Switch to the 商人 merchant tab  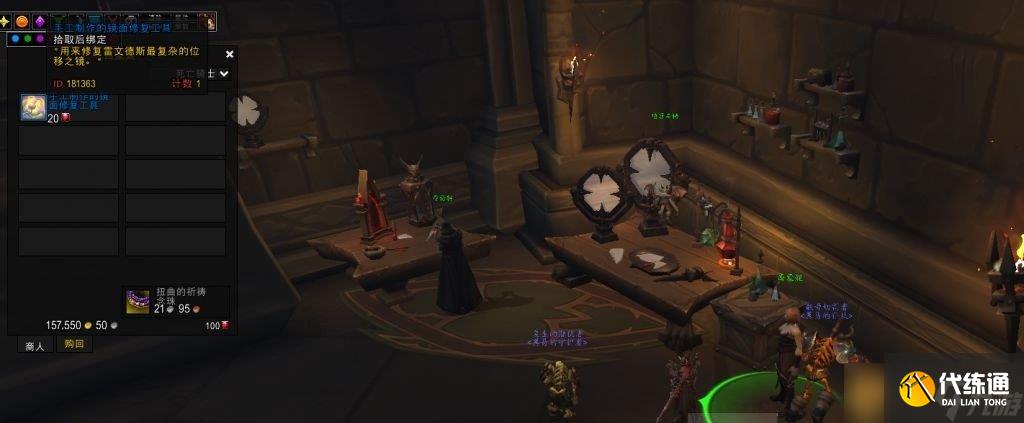[x=35, y=345]
